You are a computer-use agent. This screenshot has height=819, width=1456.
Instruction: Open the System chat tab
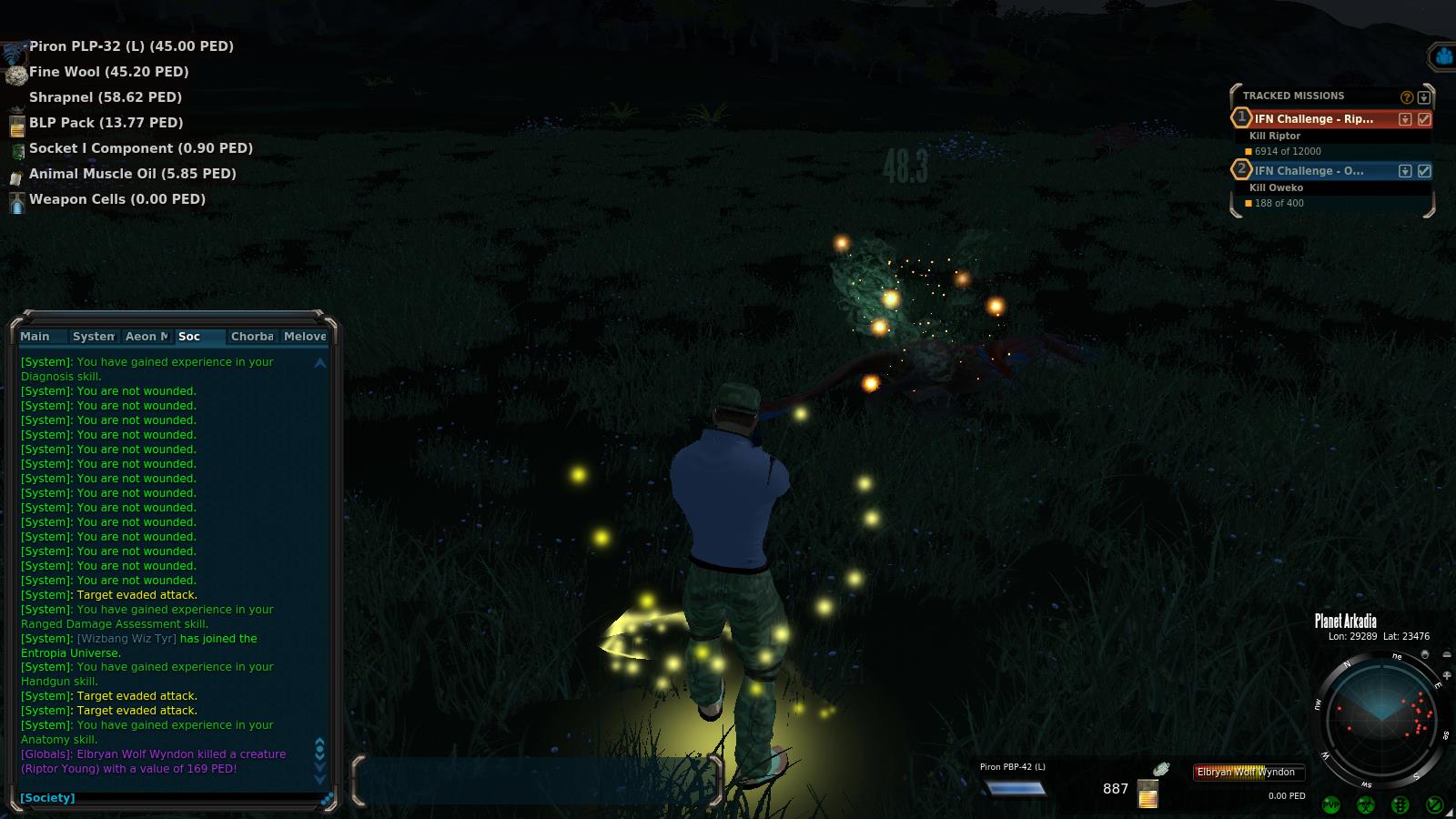point(94,337)
